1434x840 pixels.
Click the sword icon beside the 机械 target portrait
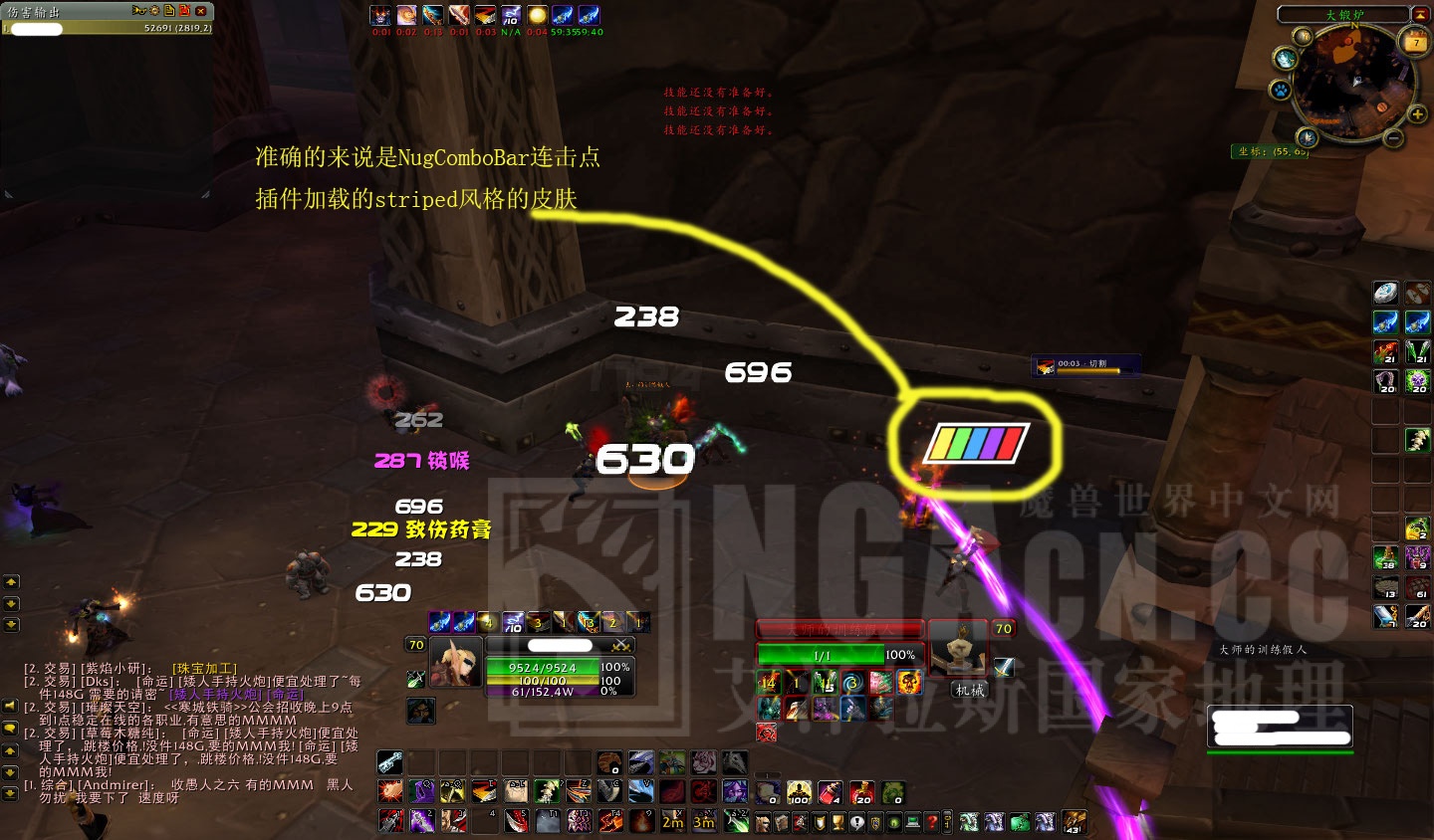1004,667
